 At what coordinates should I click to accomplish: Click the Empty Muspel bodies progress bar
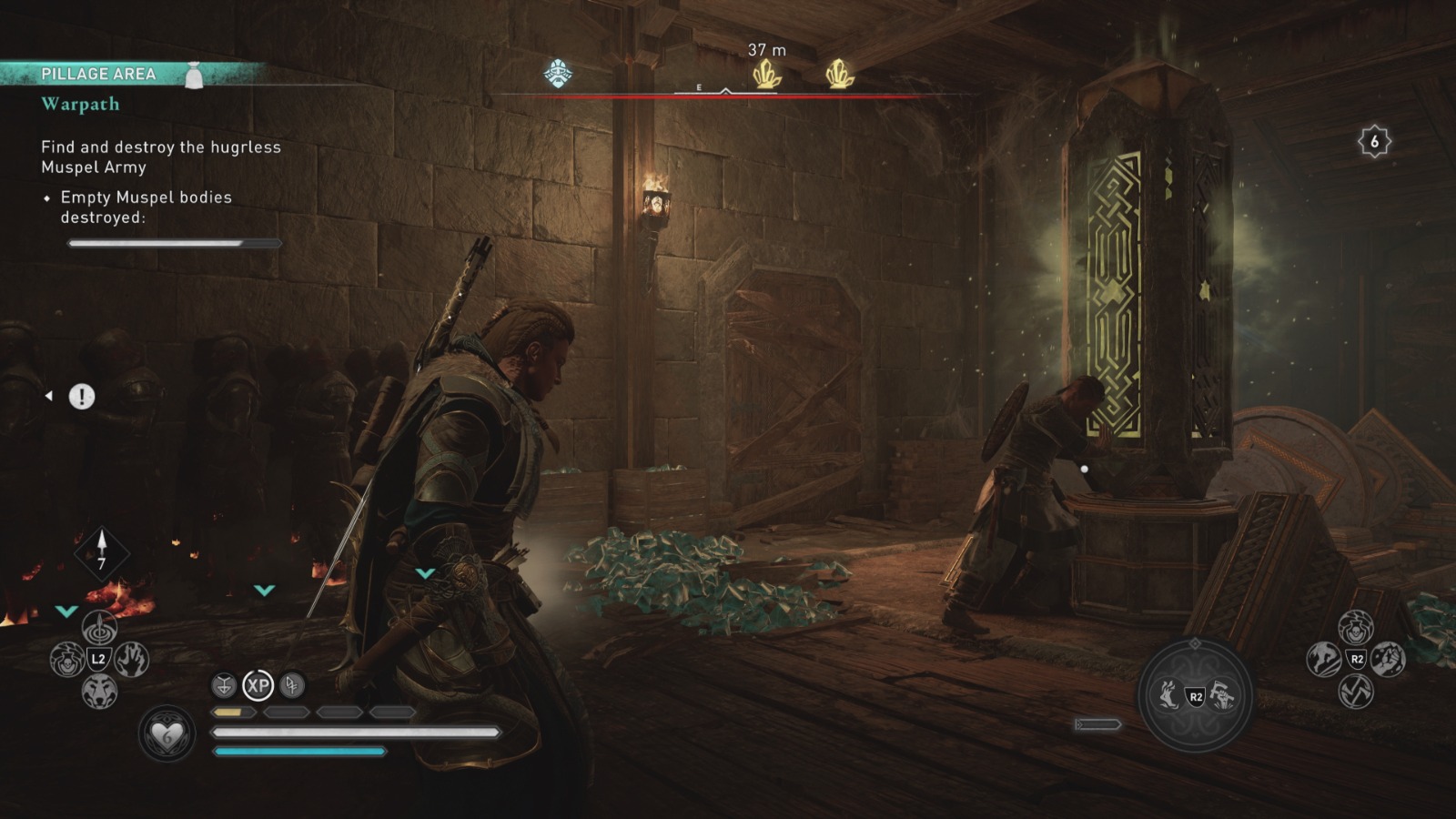point(175,242)
